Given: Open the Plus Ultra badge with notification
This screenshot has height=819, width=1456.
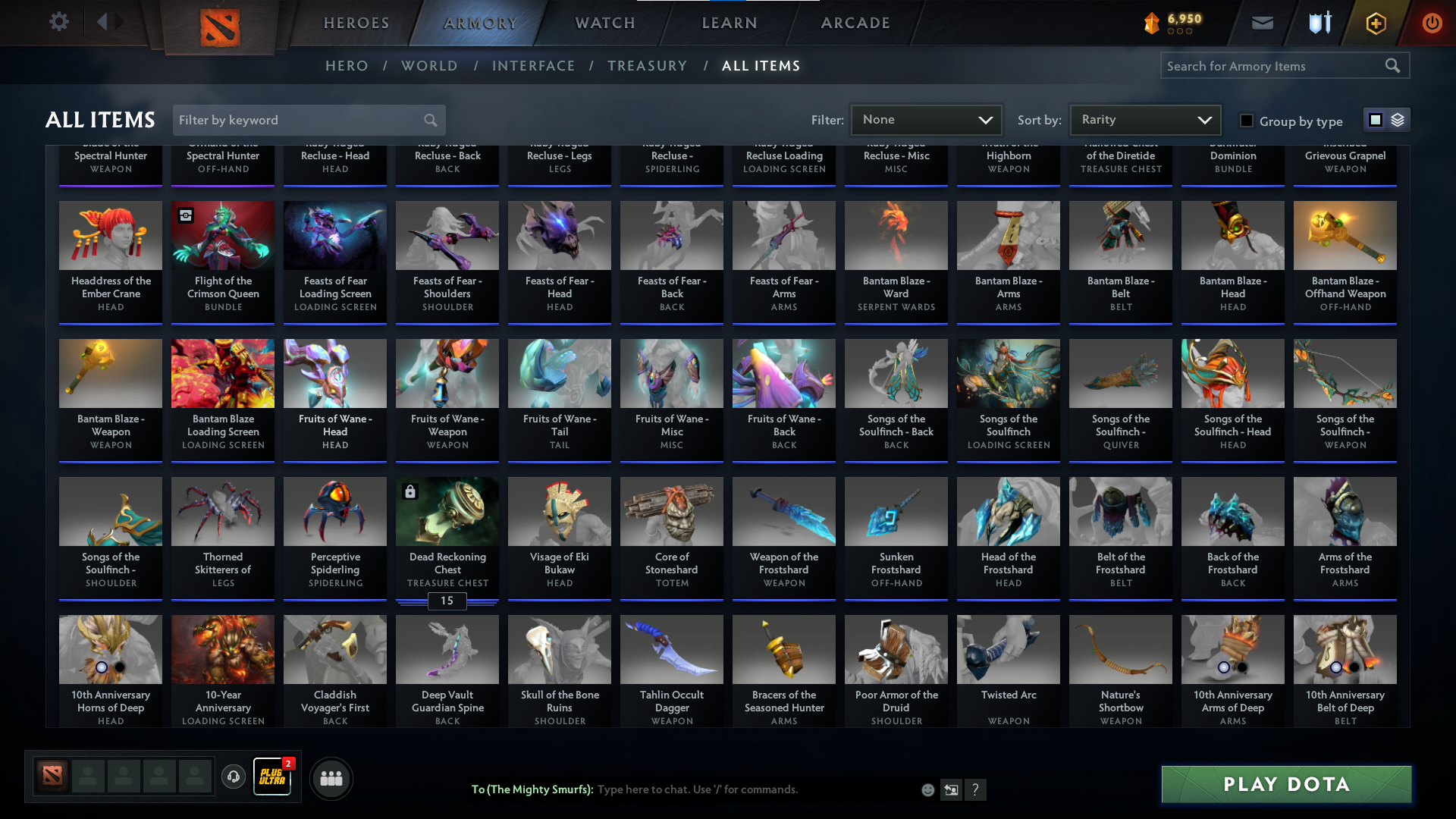Looking at the screenshot, I should point(272,777).
